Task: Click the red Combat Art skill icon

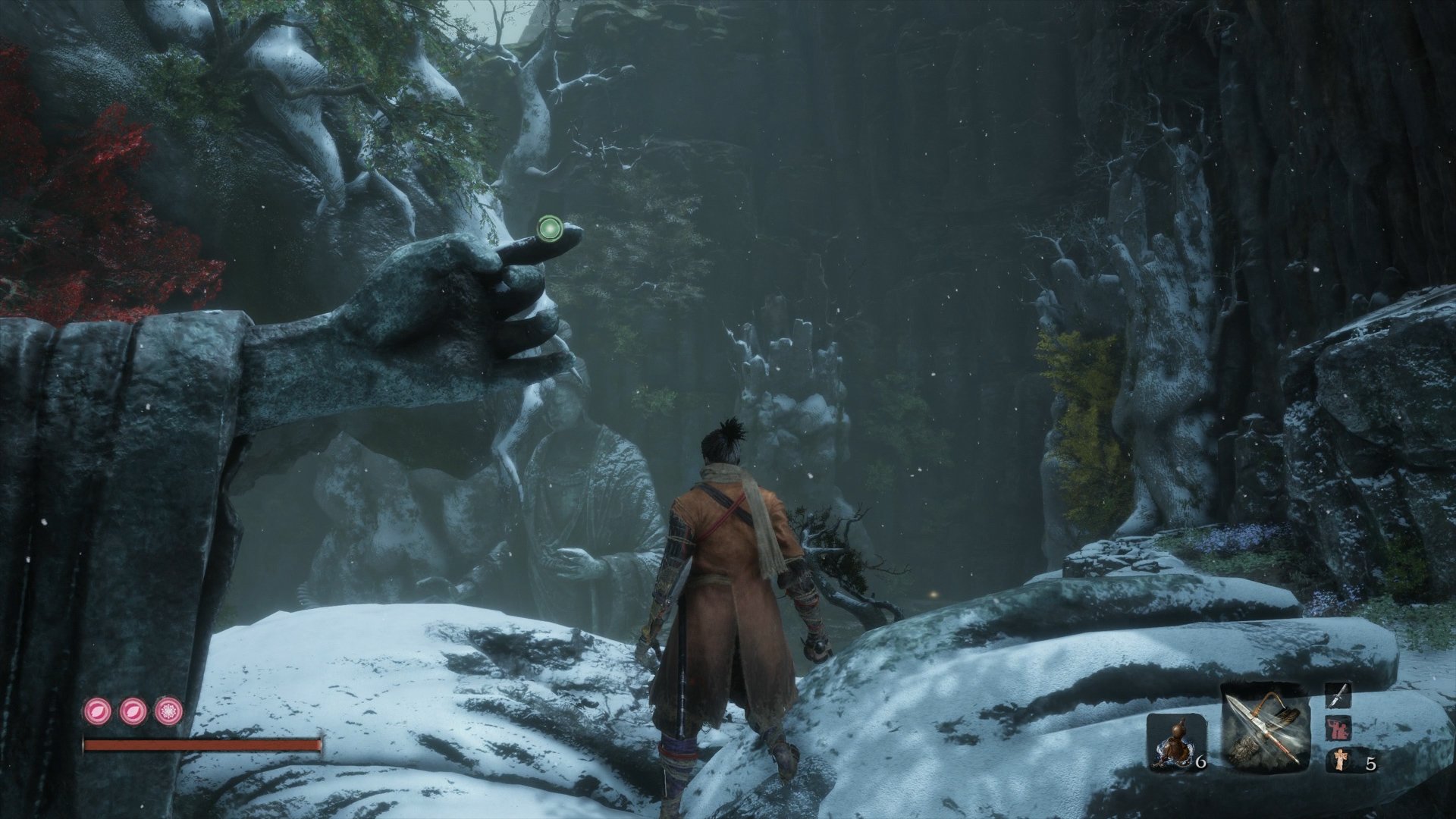Action: pyautogui.click(x=1339, y=729)
